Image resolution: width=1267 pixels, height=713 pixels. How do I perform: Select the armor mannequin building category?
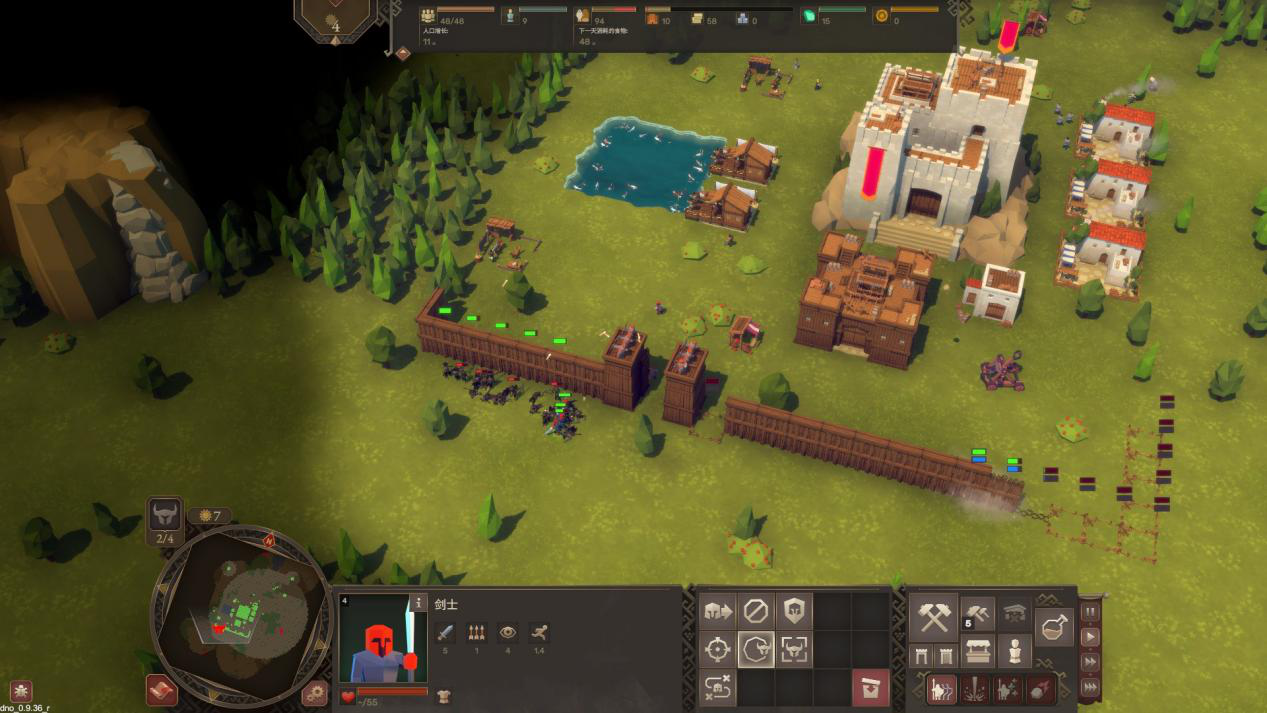pyautogui.click(x=1015, y=652)
